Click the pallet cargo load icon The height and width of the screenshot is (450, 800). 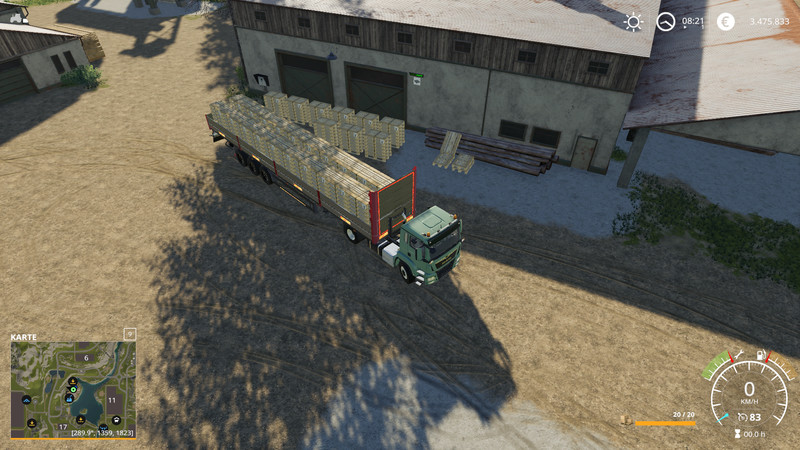coord(625,421)
